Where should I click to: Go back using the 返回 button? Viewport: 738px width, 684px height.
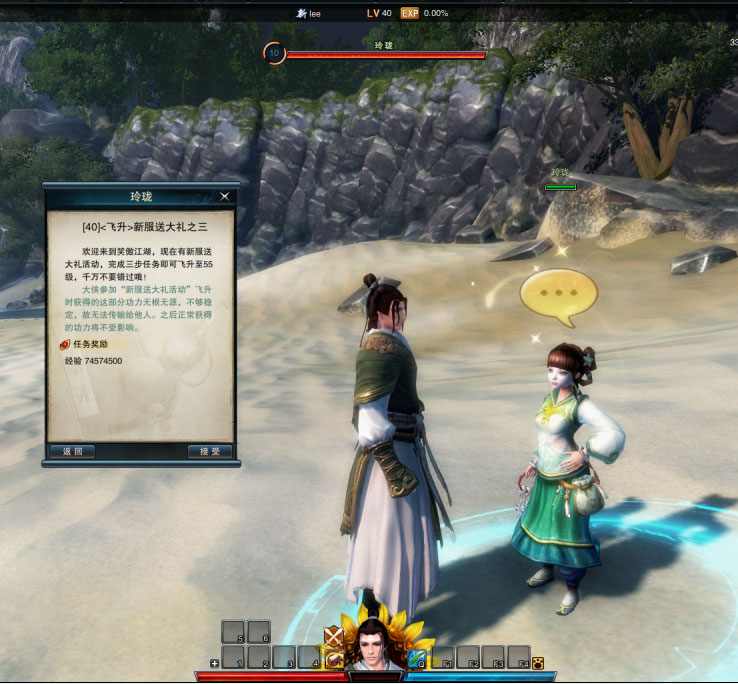[x=73, y=451]
